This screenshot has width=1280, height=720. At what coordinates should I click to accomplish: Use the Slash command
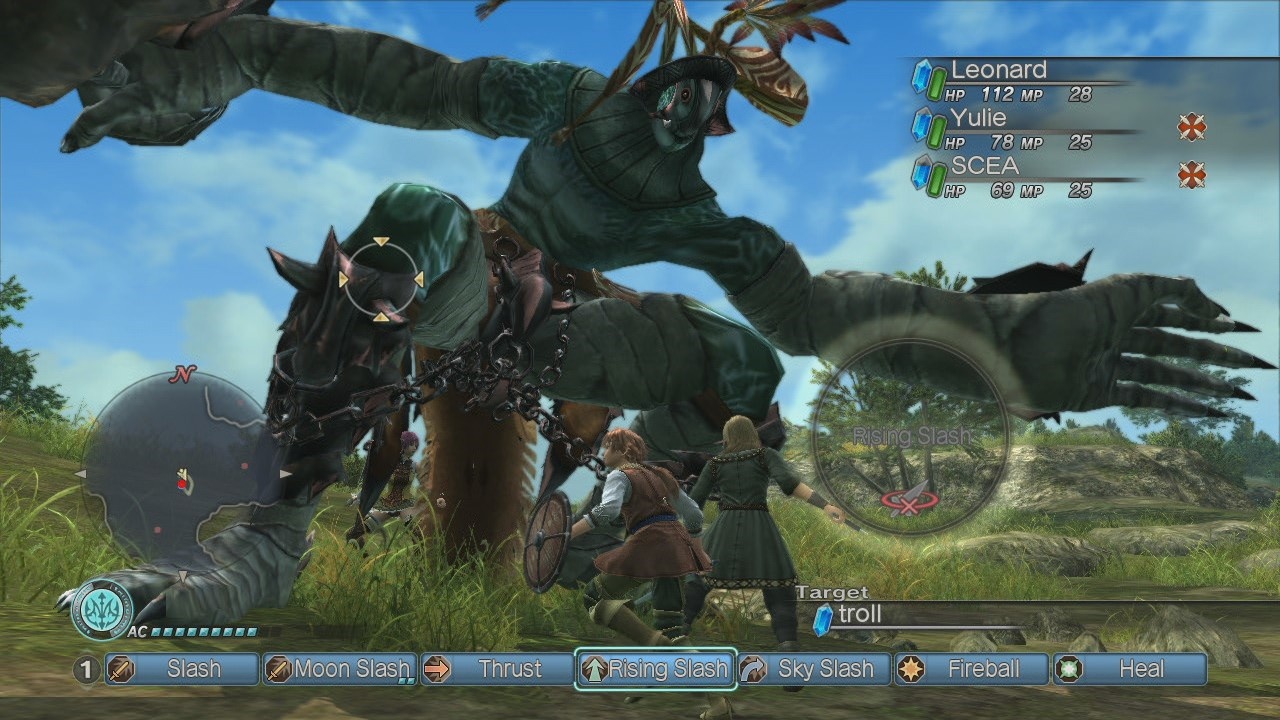point(182,669)
